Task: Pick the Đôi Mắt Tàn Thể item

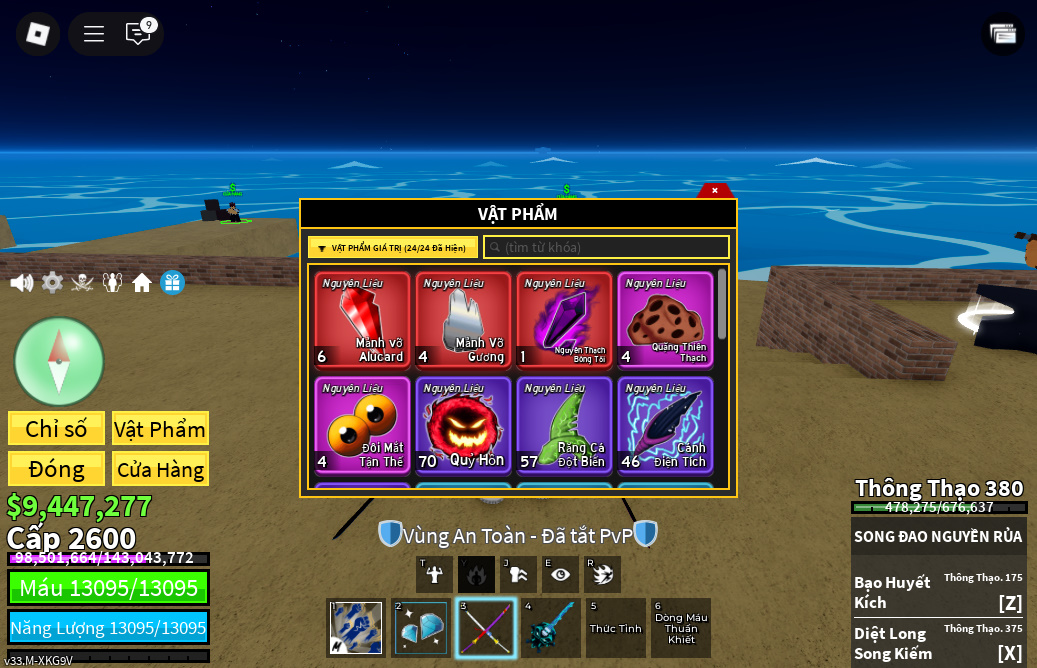Action: point(362,424)
